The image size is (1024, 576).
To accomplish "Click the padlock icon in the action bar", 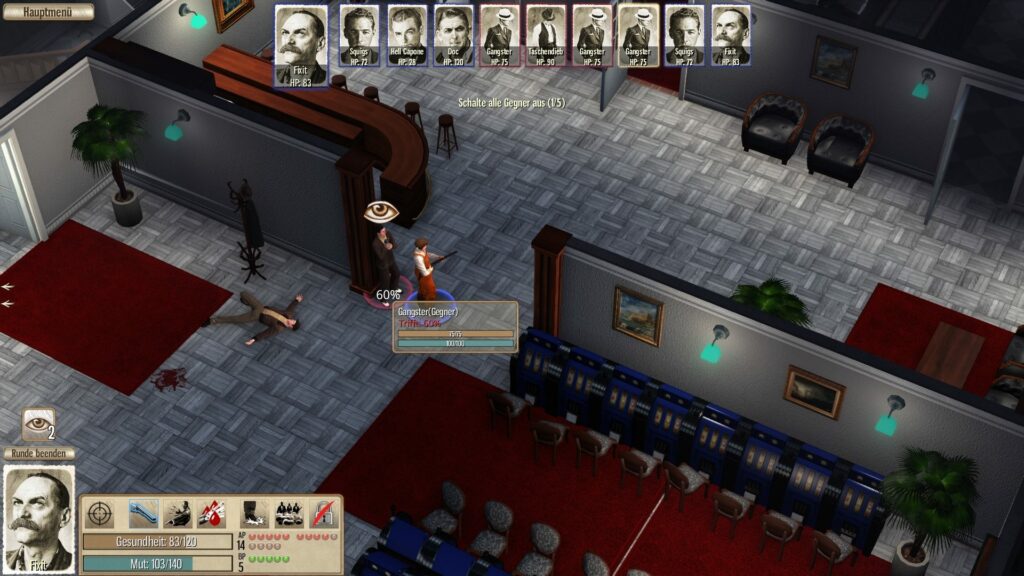I will click(x=324, y=513).
